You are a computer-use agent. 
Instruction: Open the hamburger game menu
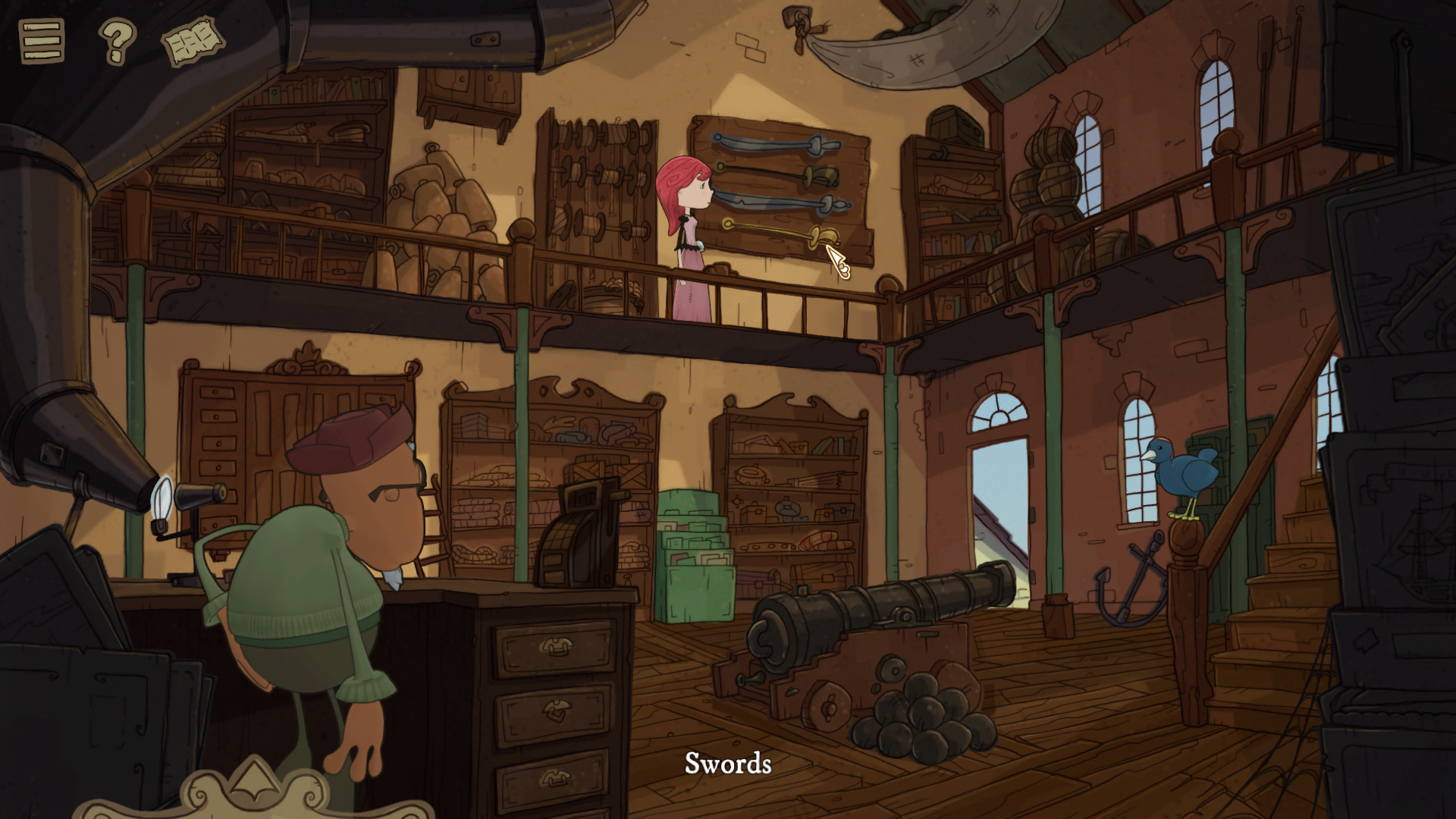click(x=43, y=39)
